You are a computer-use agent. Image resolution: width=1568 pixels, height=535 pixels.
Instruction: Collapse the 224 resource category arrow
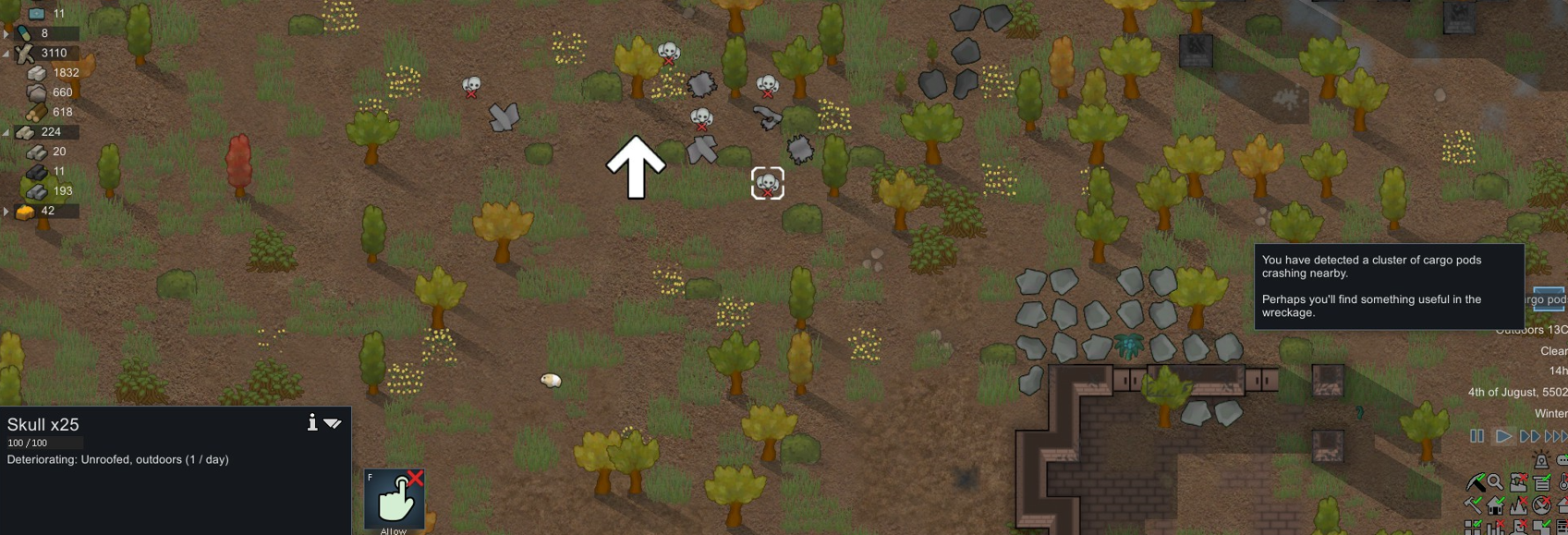[6, 133]
